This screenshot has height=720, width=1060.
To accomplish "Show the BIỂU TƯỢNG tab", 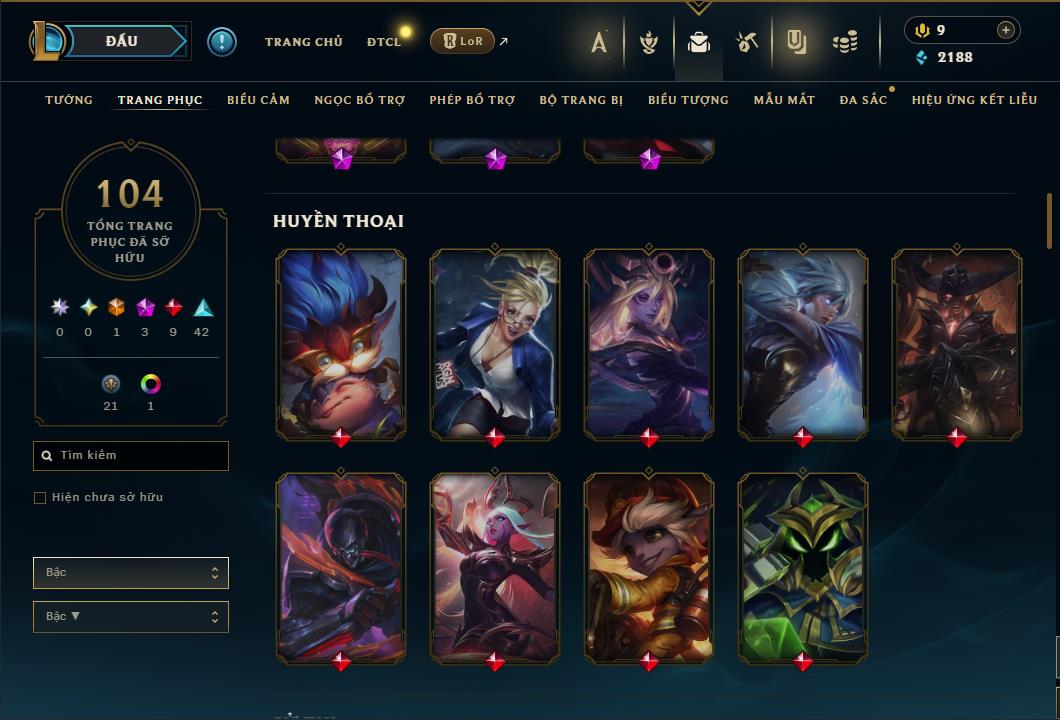I will click(x=688, y=100).
